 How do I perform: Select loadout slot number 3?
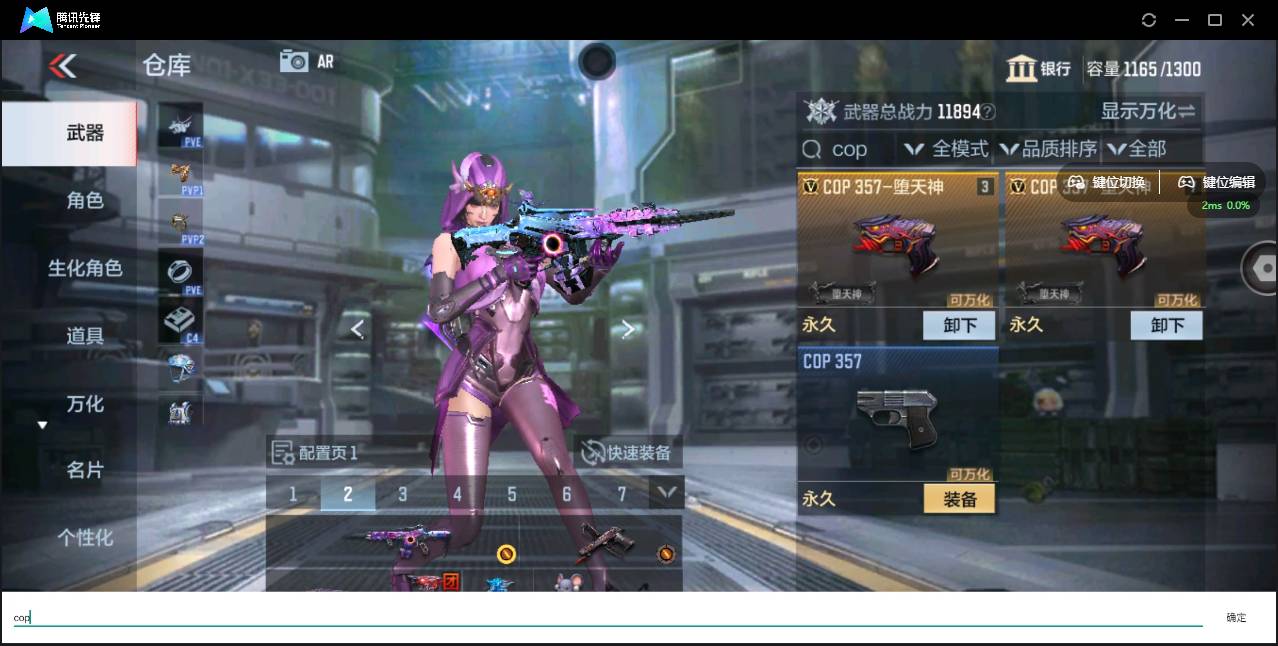402,494
